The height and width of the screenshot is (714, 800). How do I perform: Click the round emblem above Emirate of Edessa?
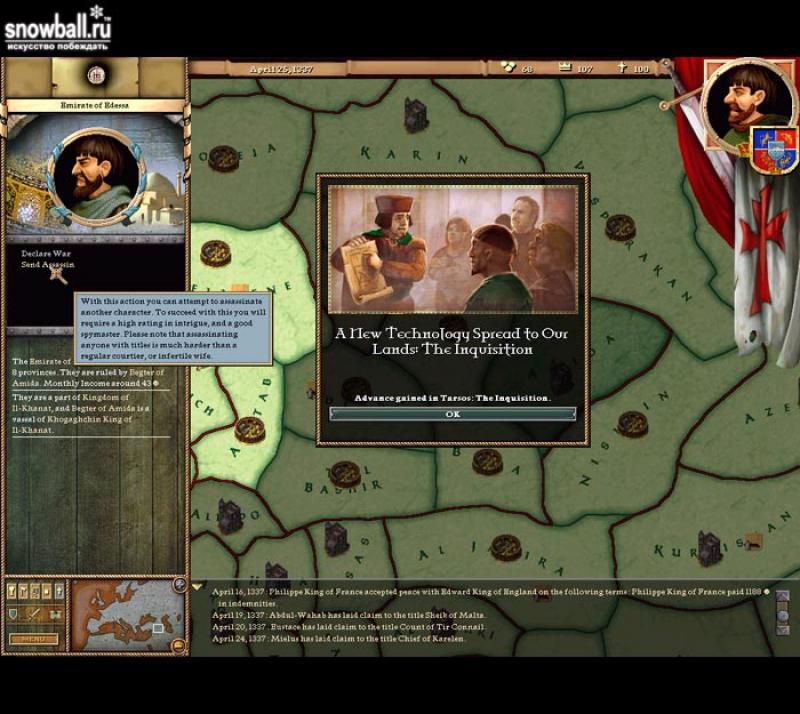point(95,74)
